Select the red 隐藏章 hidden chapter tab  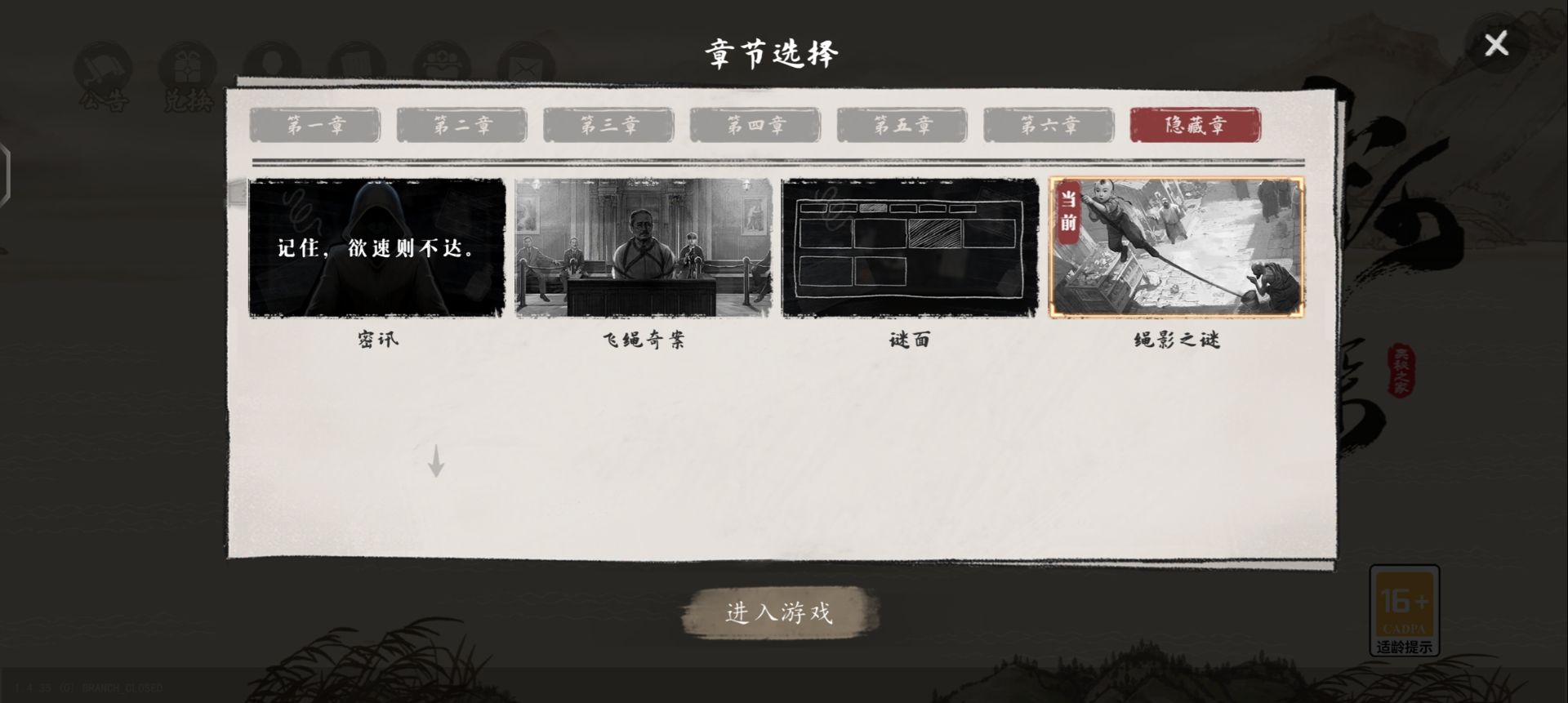pos(1194,125)
